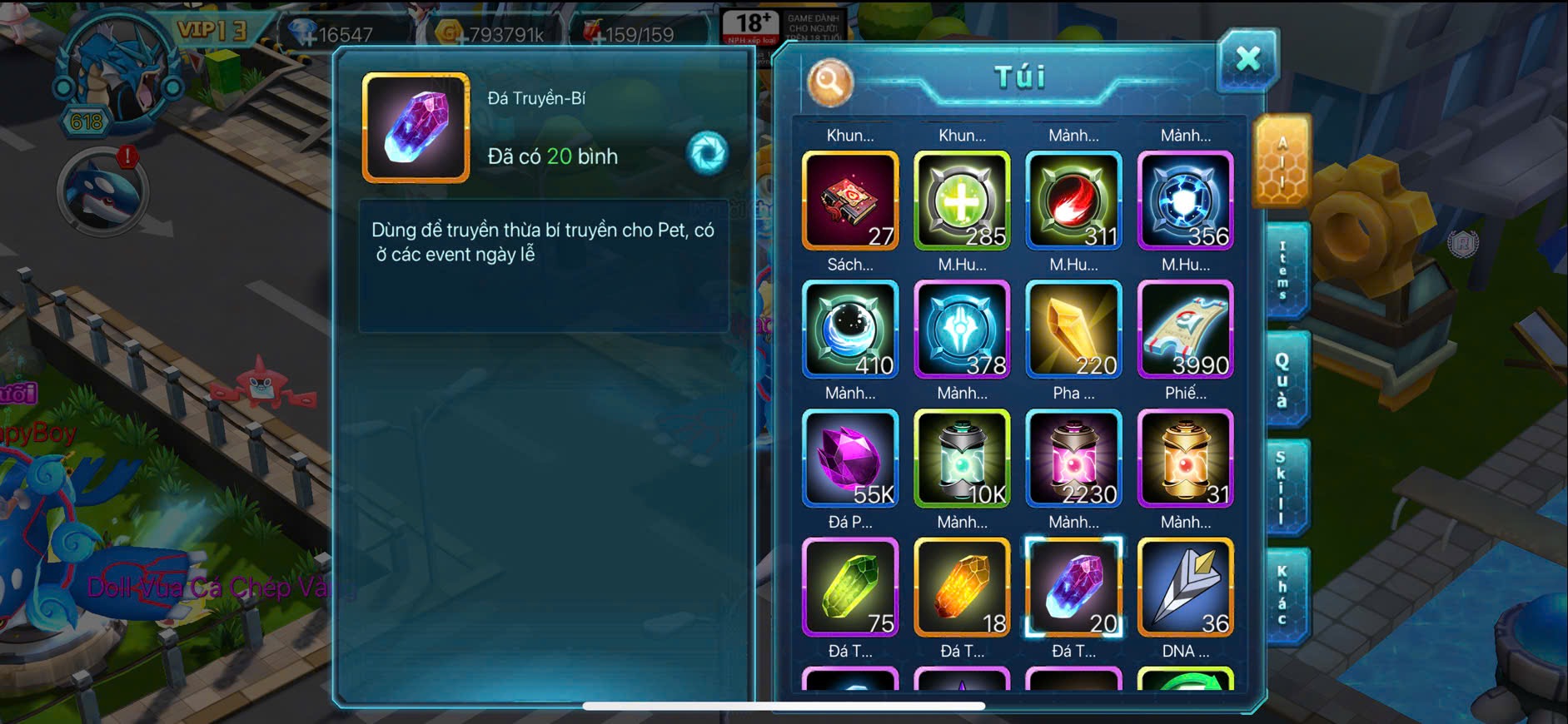Open the Quà tab
This screenshot has width=1568, height=724.
coord(1283,379)
